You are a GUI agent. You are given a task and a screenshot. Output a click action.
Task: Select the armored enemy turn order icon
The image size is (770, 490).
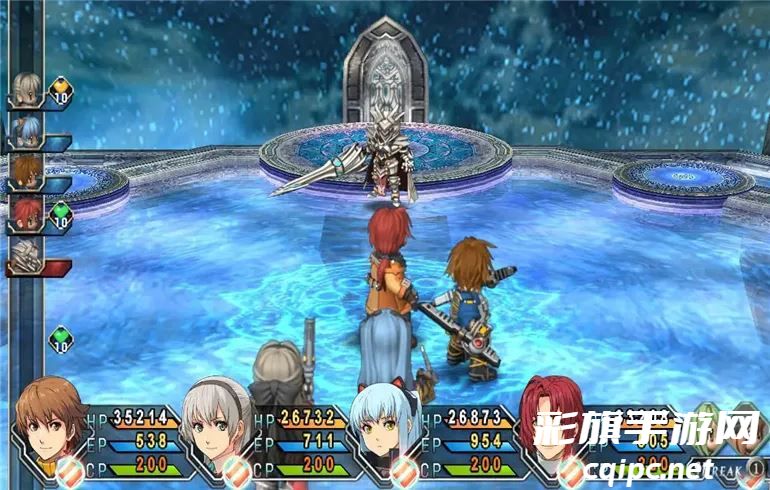point(25,257)
